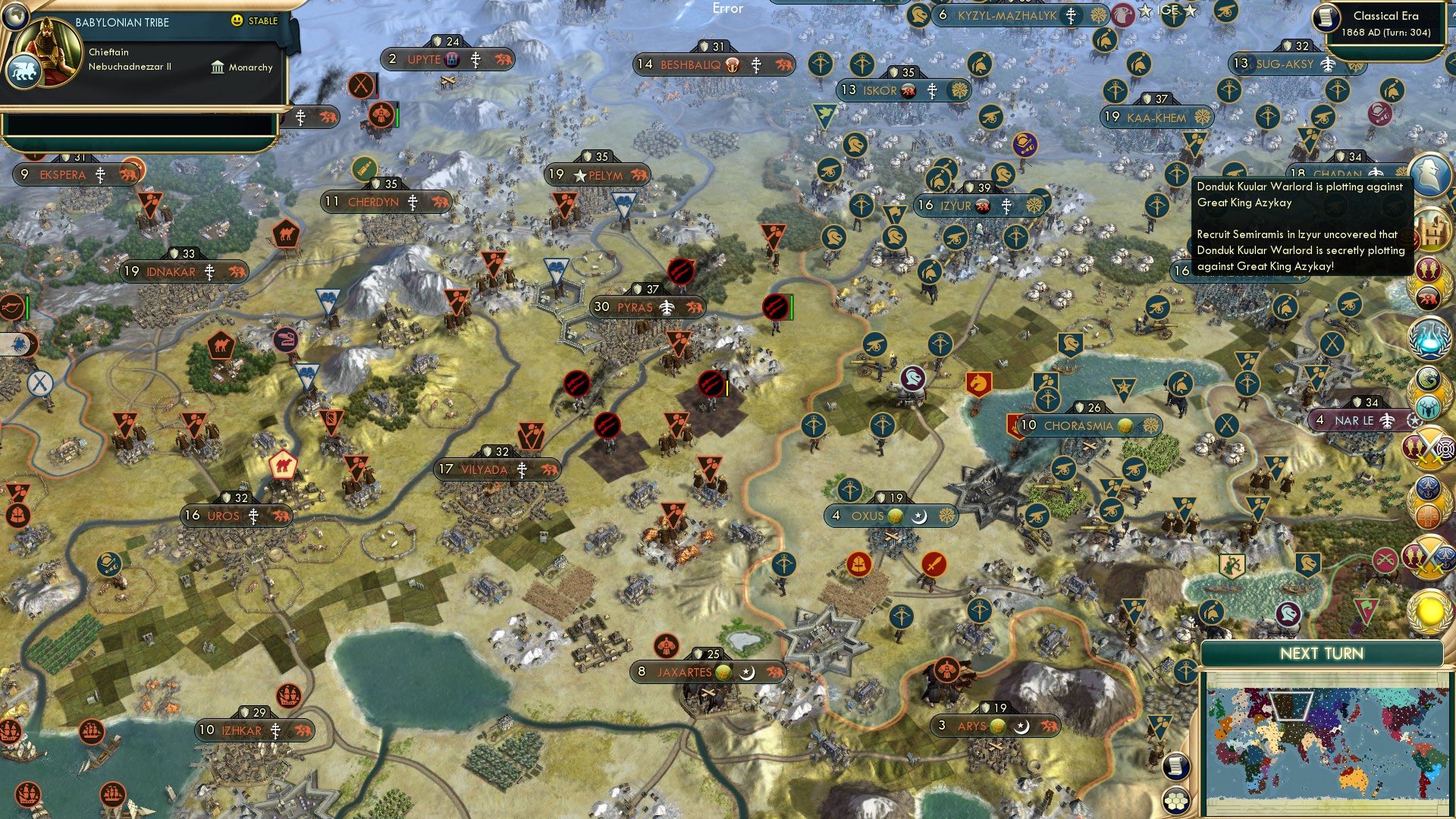Toggle strategic view with the hexagon icon

pos(1175,802)
